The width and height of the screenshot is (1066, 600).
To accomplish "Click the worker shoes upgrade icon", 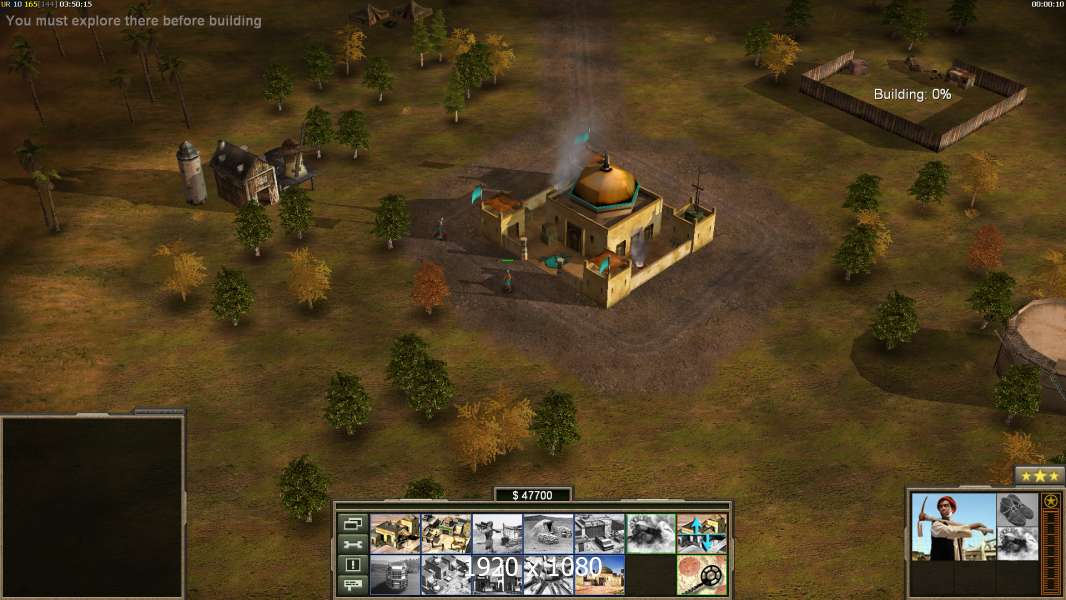I will tap(1018, 509).
